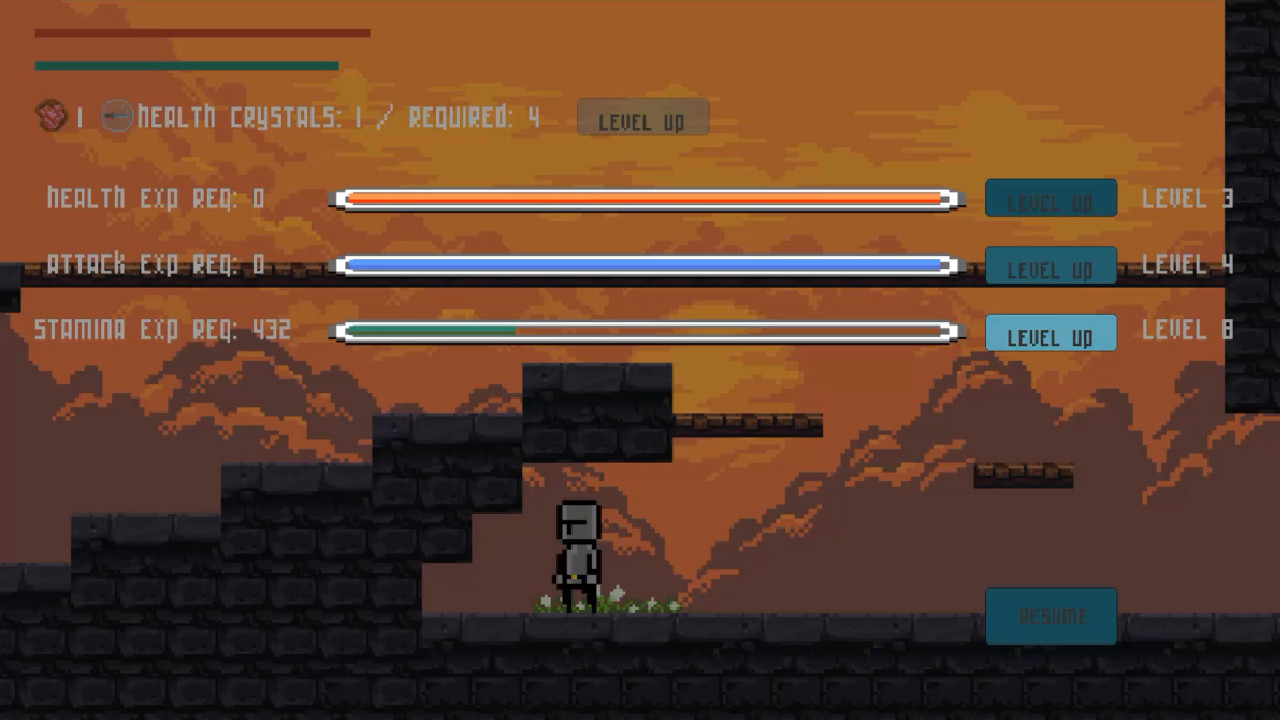Viewport: 1280px width, 720px height.
Task: Click the crystal count number beside the icon
Action: (80, 117)
